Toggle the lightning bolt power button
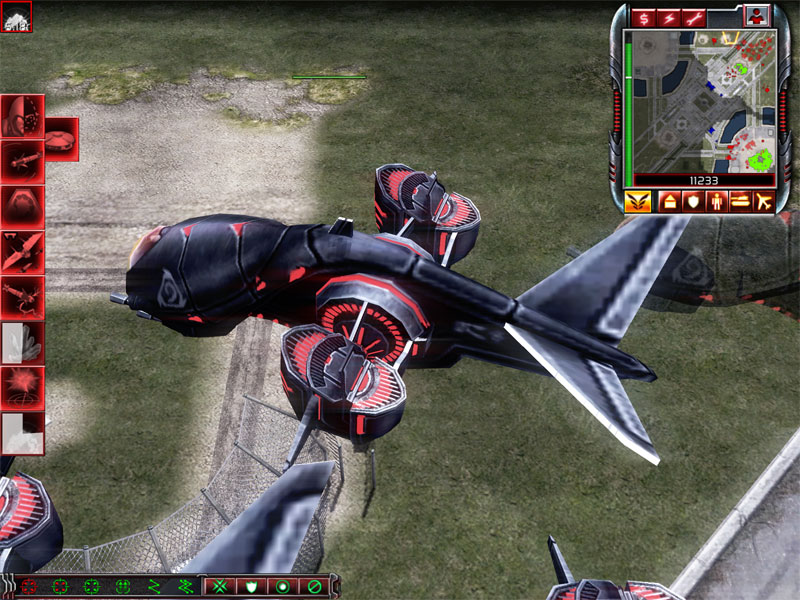This screenshot has height=600, width=800. pyautogui.click(x=667, y=18)
